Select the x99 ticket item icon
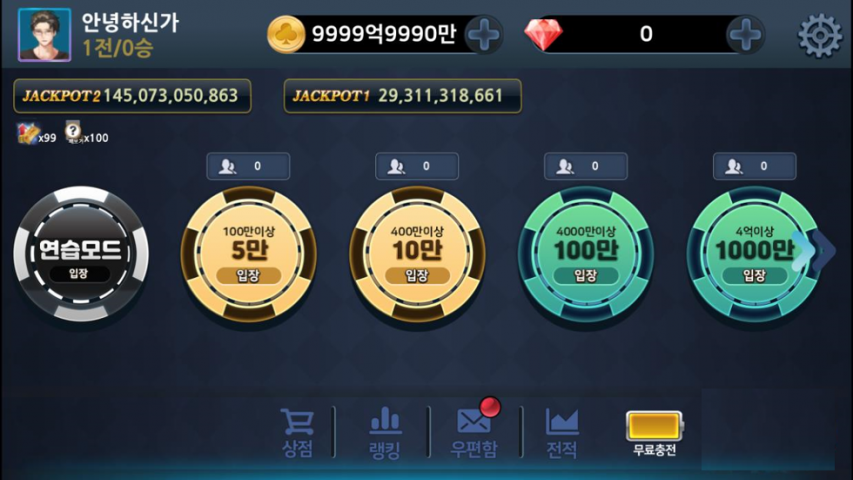The height and width of the screenshot is (480, 853). [x=28, y=132]
